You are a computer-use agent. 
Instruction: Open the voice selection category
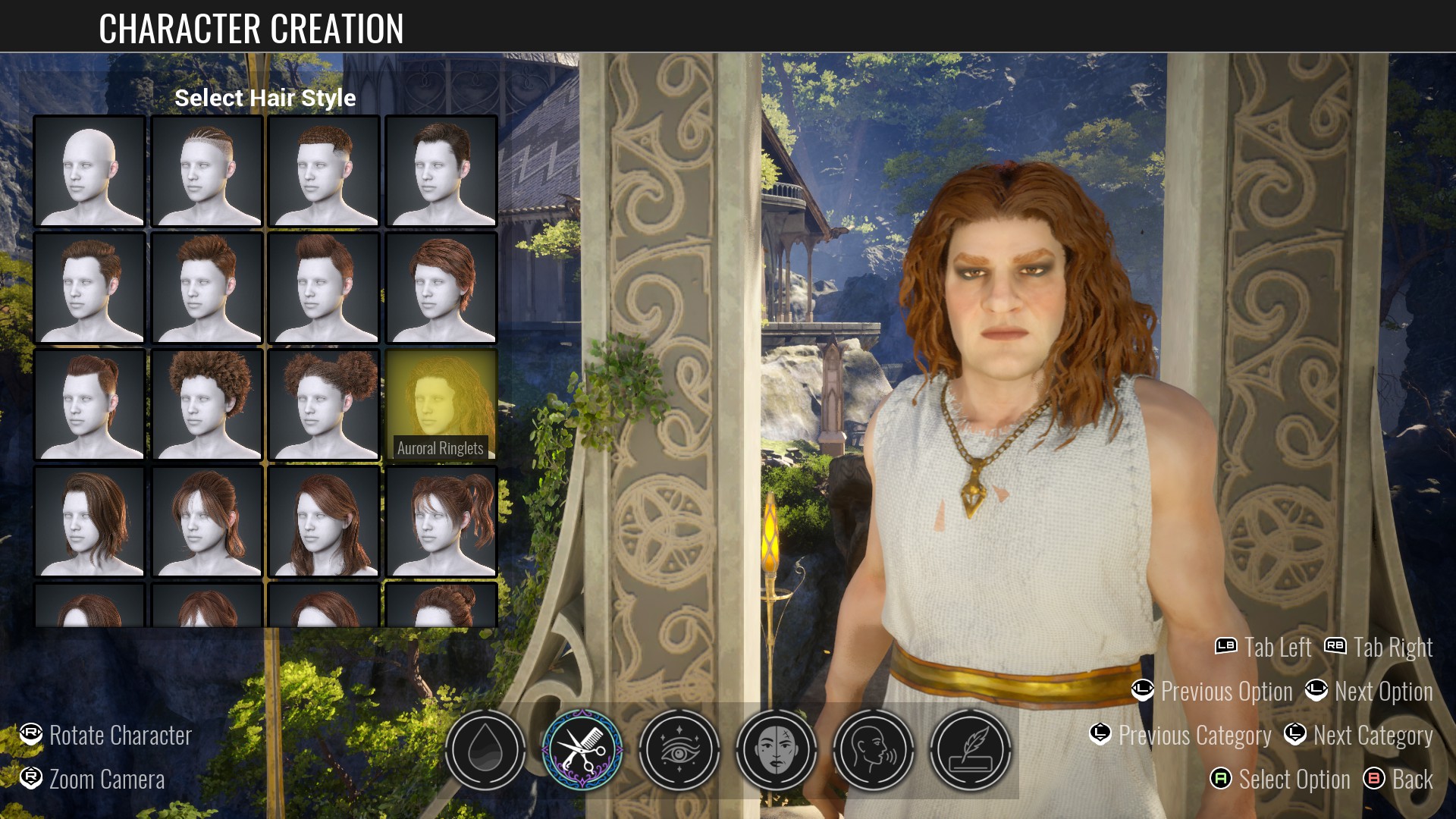pos(874,750)
